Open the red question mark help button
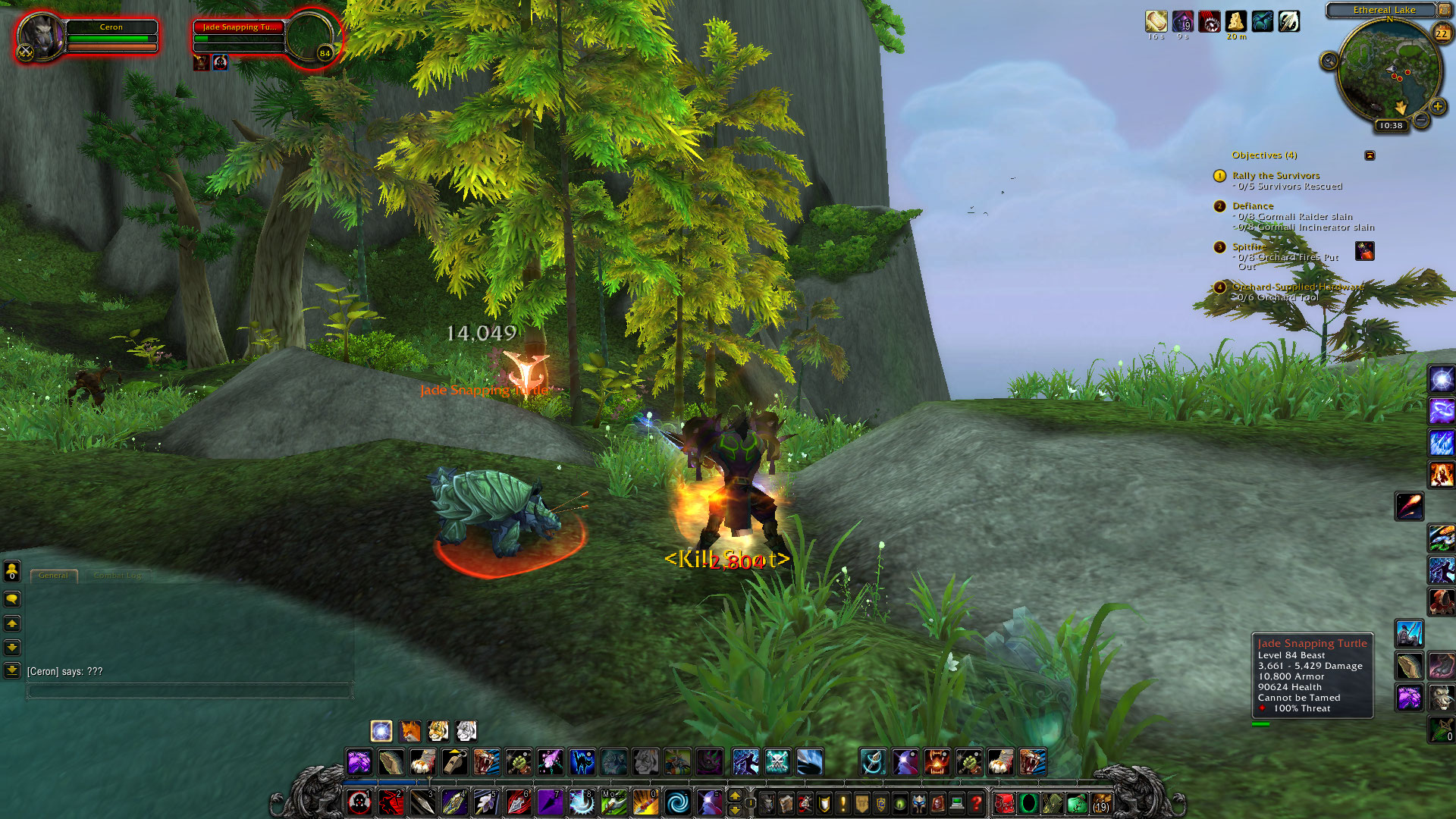Image resolution: width=1456 pixels, height=819 pixels. point(976,802)
